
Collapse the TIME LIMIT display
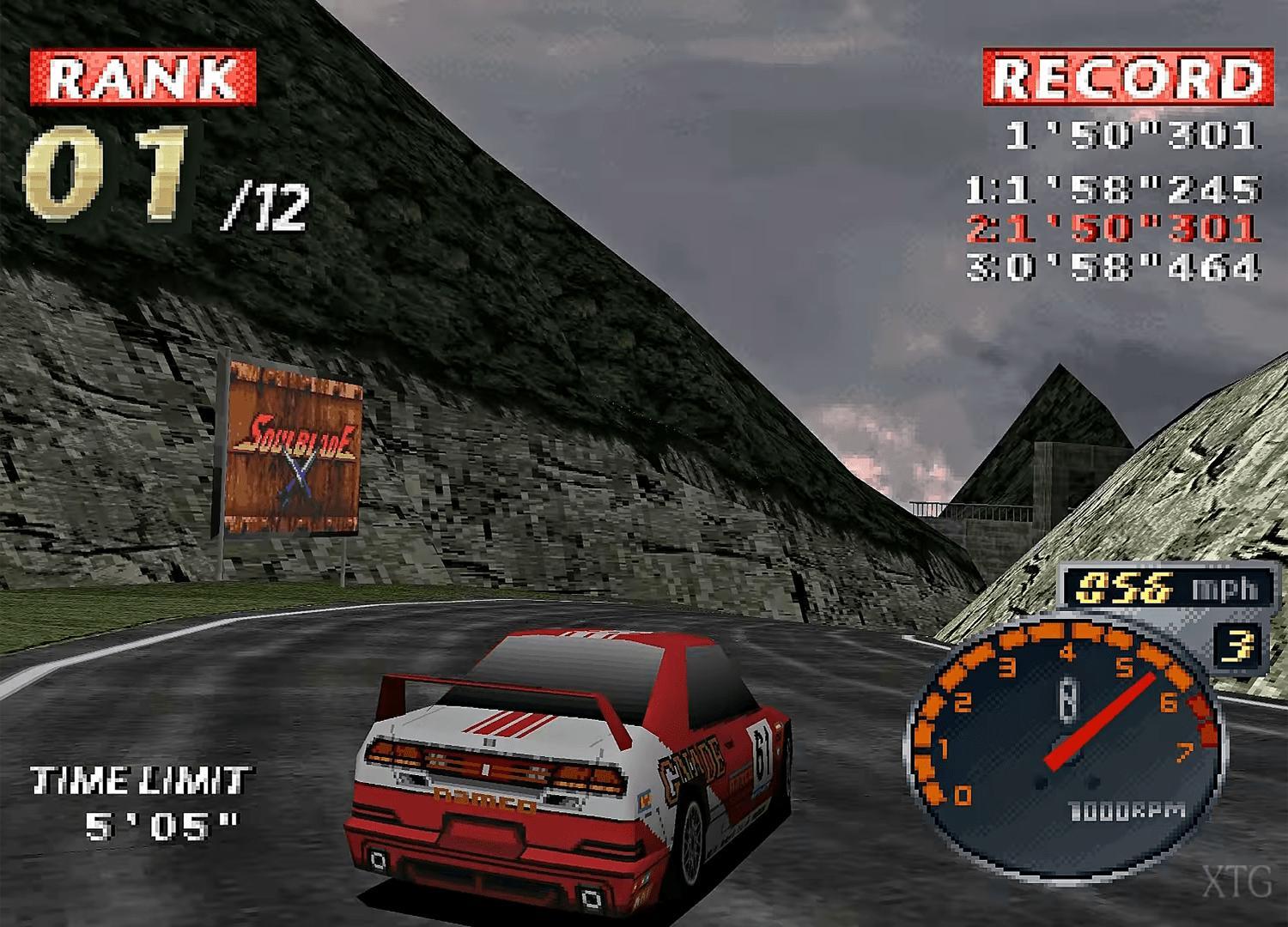(142, 781)
